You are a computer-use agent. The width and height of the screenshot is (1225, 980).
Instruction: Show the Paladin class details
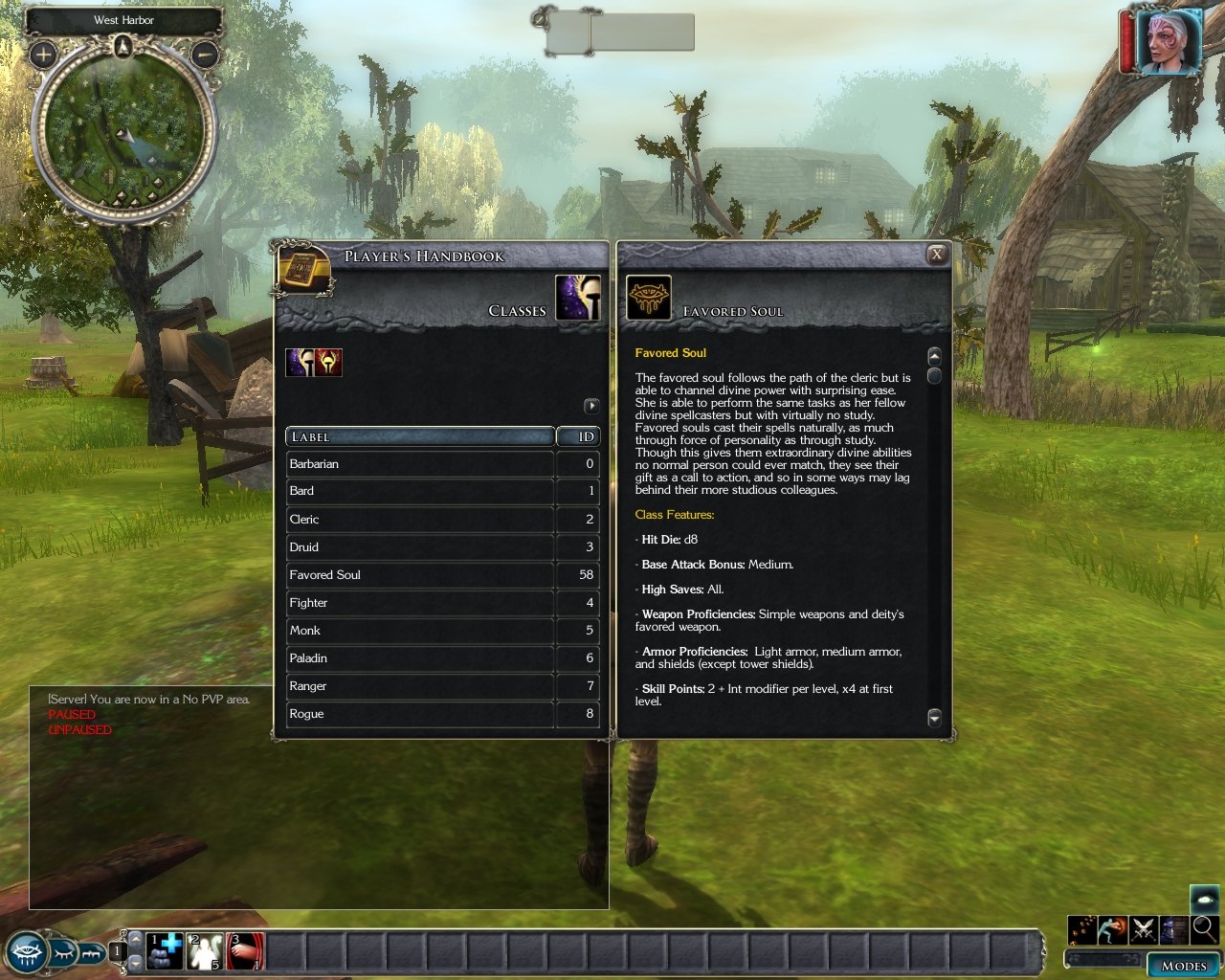419,658
